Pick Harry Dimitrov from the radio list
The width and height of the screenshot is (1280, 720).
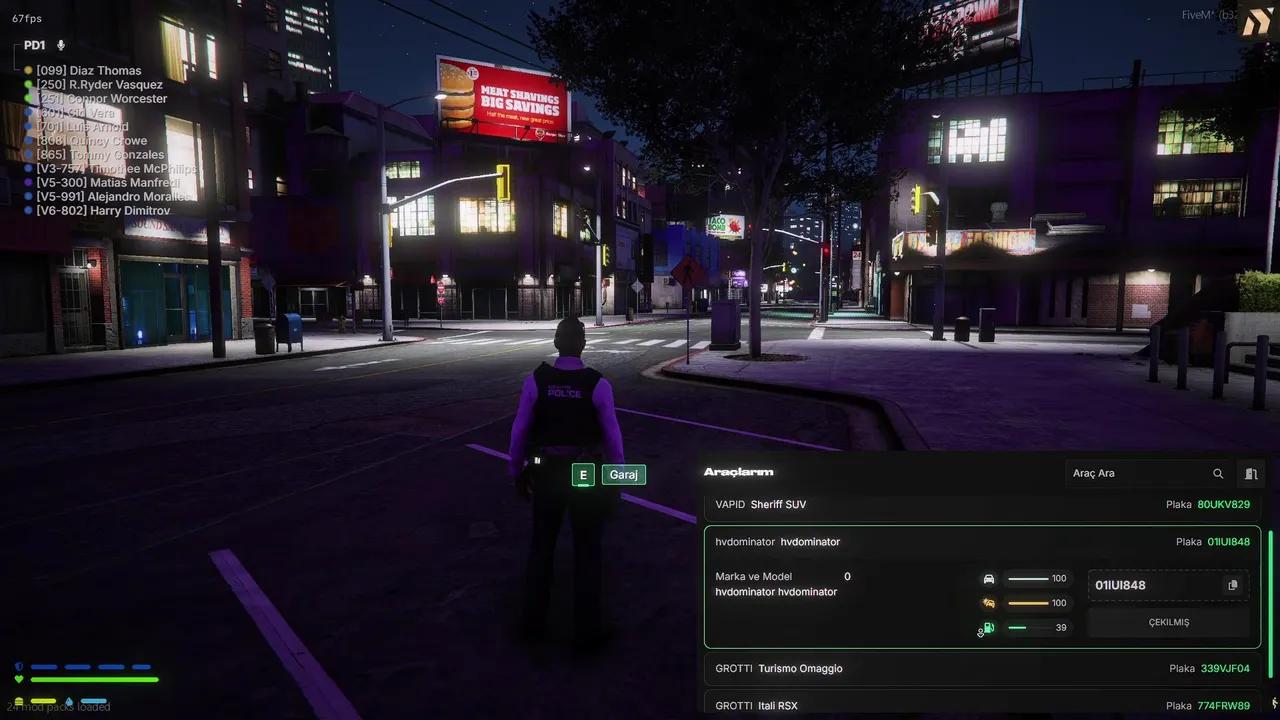tap(89, 211)
